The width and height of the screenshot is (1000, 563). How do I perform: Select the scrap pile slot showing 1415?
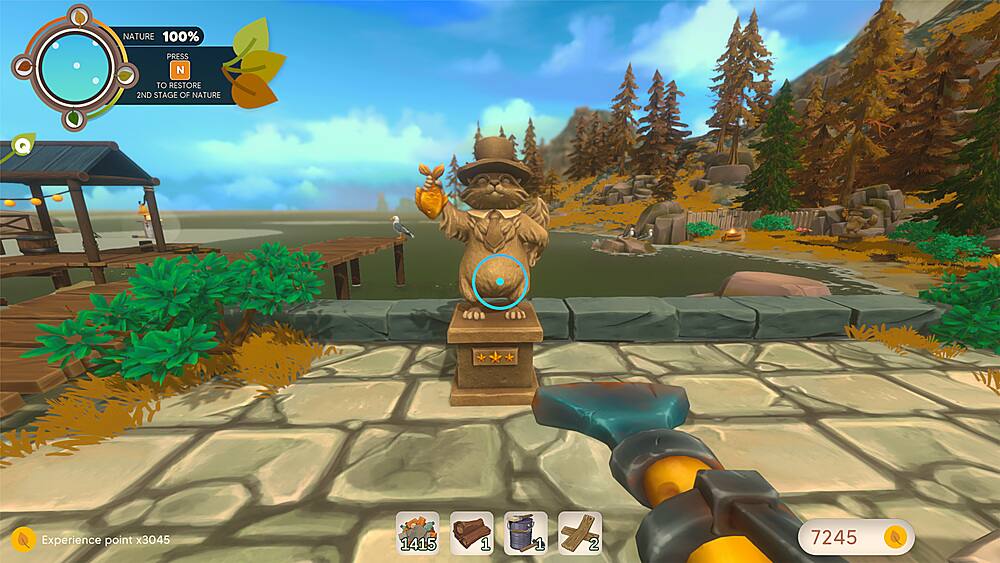coord(417,533)
